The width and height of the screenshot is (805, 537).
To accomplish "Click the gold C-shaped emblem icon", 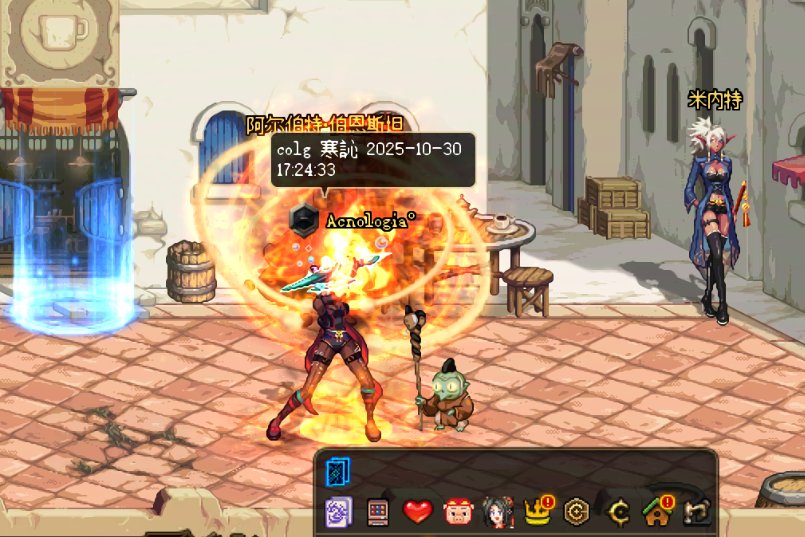I will (x=617, y=513).
